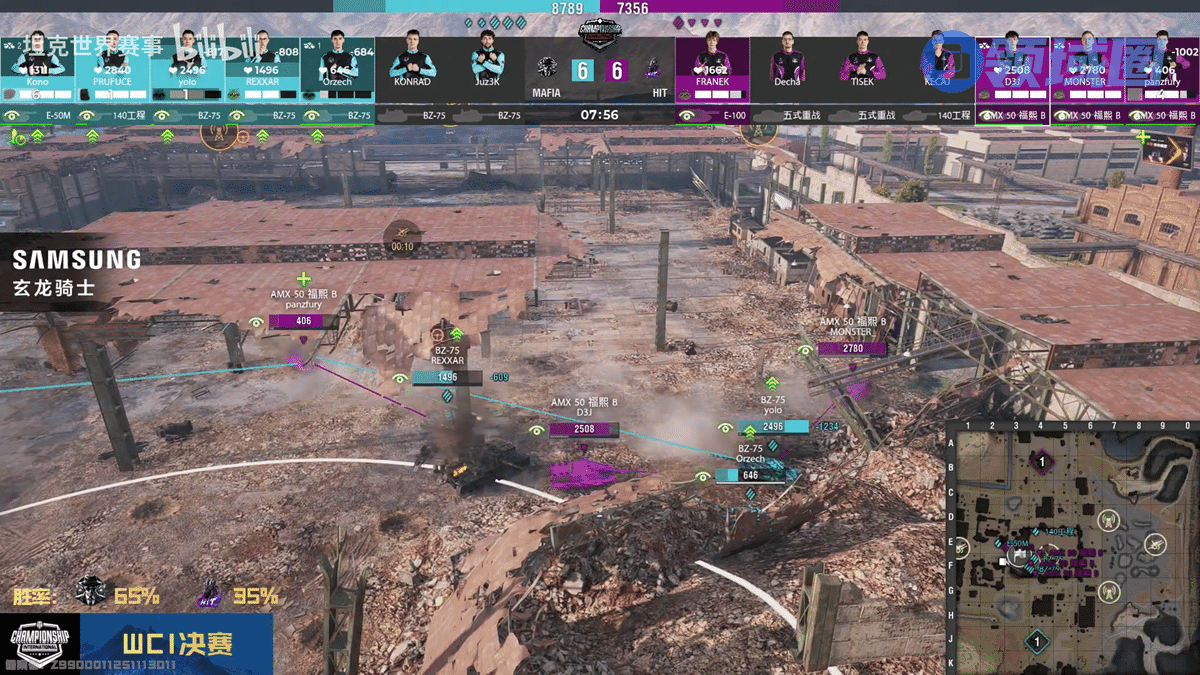Screen dimensions: 1200x675
Task: Pick Orzech's player card
Action: point(337,68)
